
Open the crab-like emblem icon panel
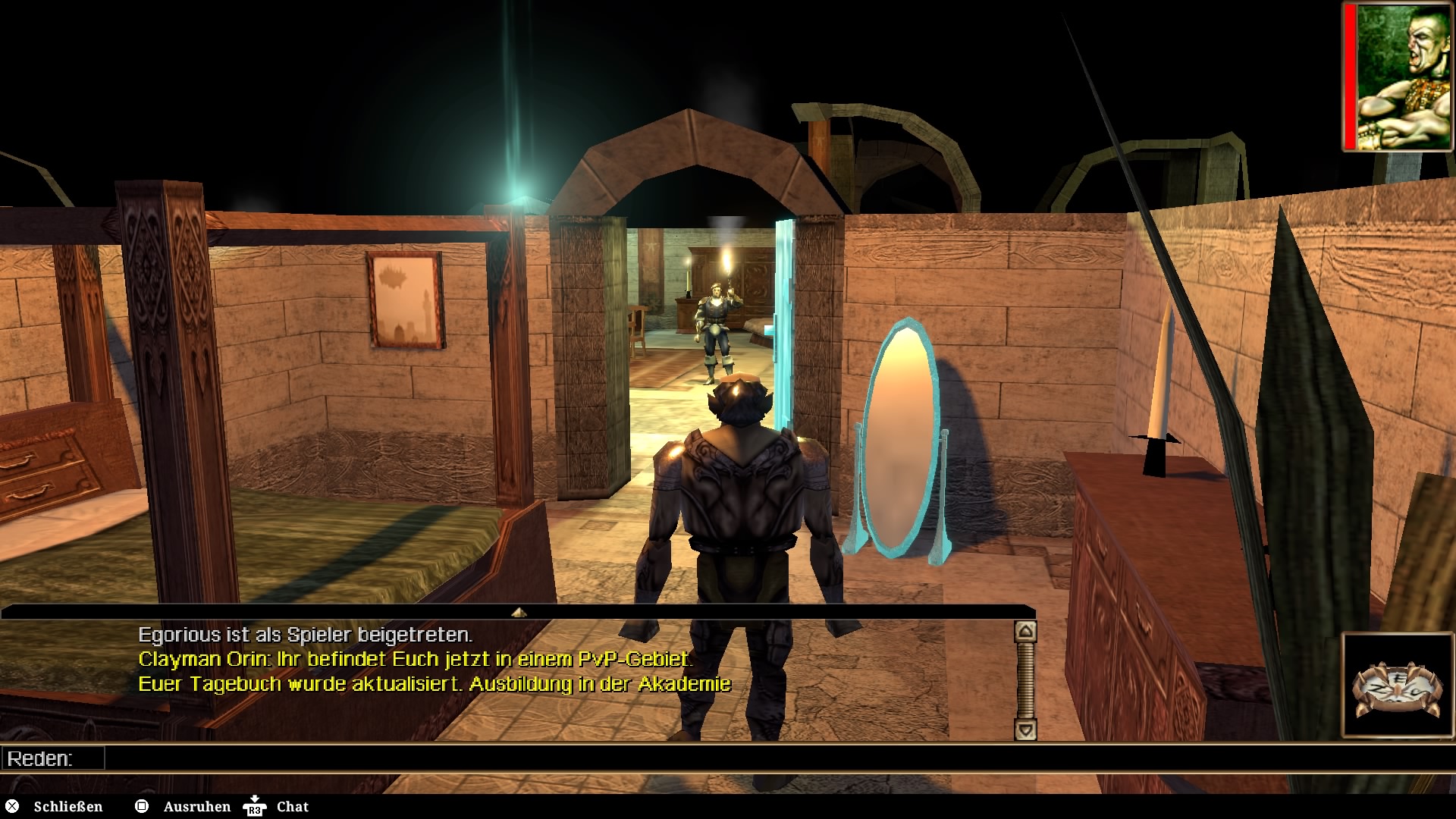(x=1397, y=686)
